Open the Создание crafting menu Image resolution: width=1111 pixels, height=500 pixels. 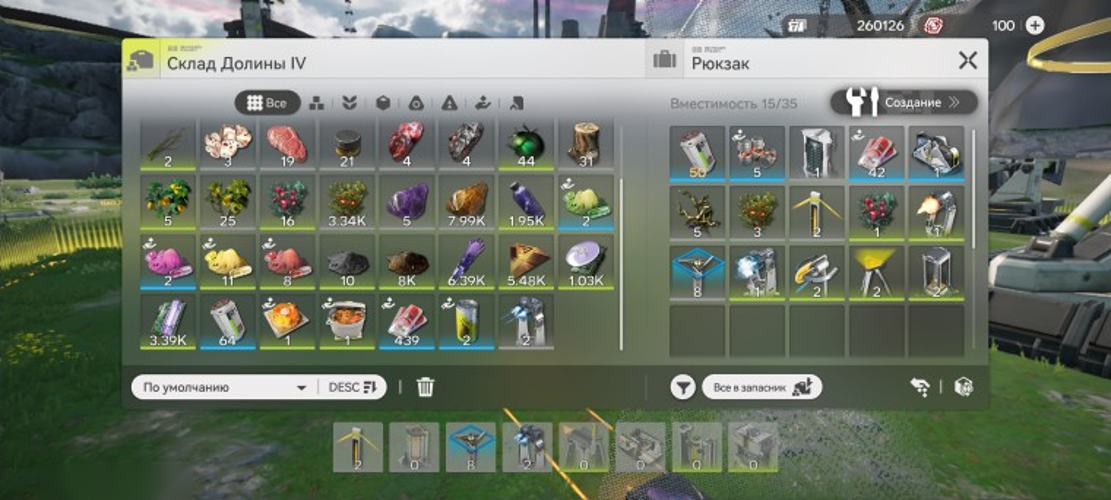[903, 102]
